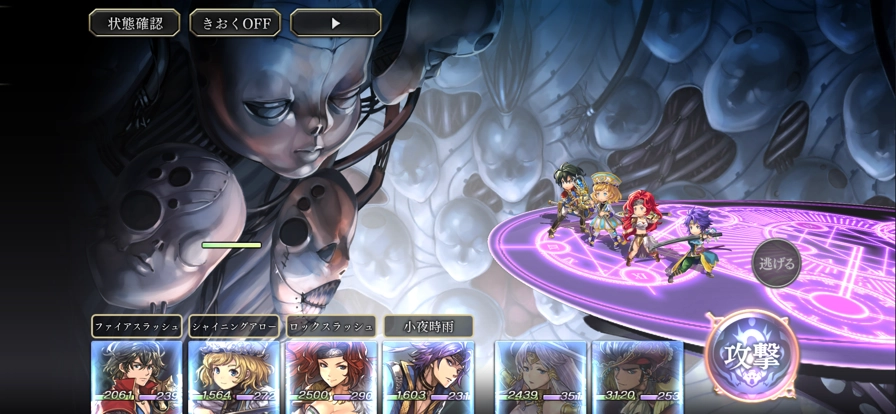Select the ファイアスラッシュ skill label
This screenshot has height=414, width=896.
pyautogui.click(x=136, y=326)
